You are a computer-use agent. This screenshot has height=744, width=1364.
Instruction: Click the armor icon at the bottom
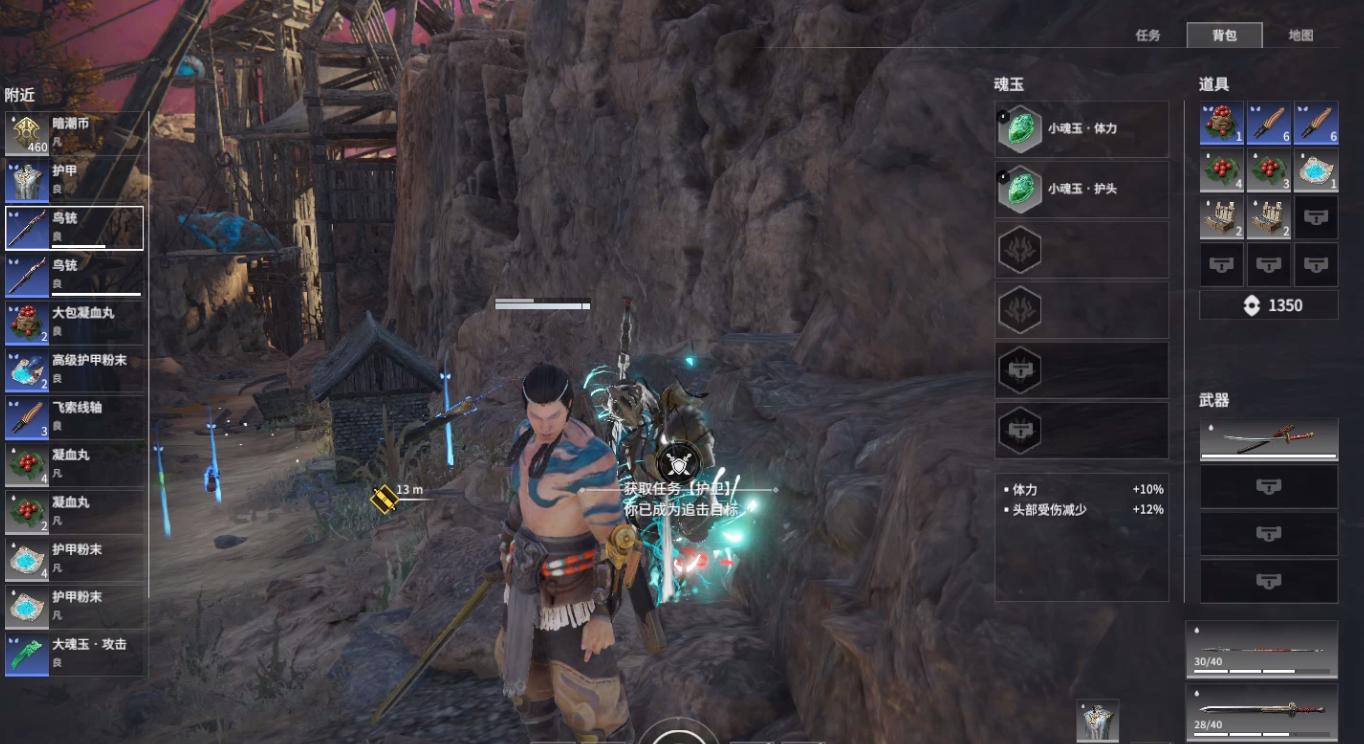[1097, 721]
